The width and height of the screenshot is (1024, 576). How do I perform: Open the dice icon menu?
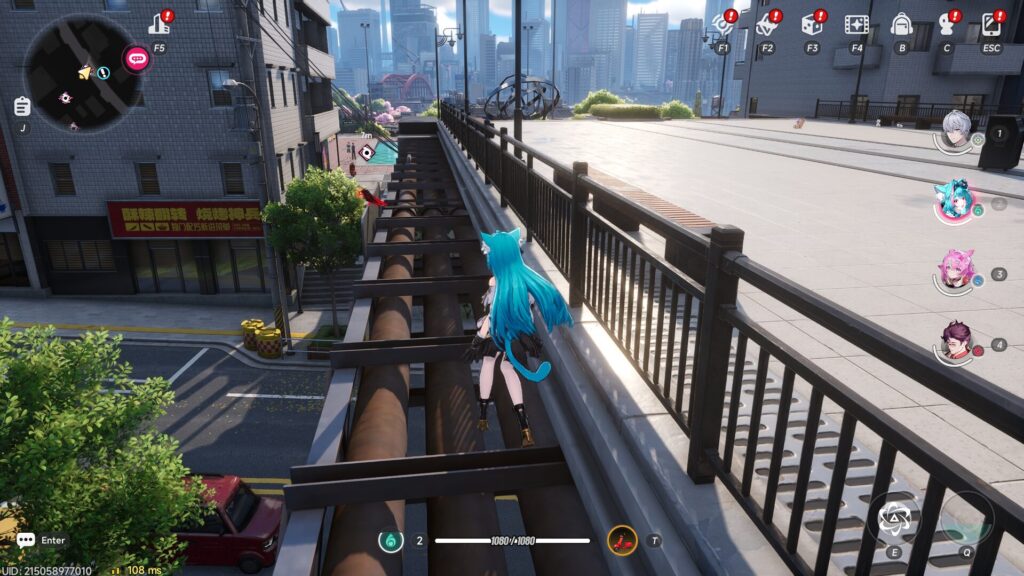812,24
